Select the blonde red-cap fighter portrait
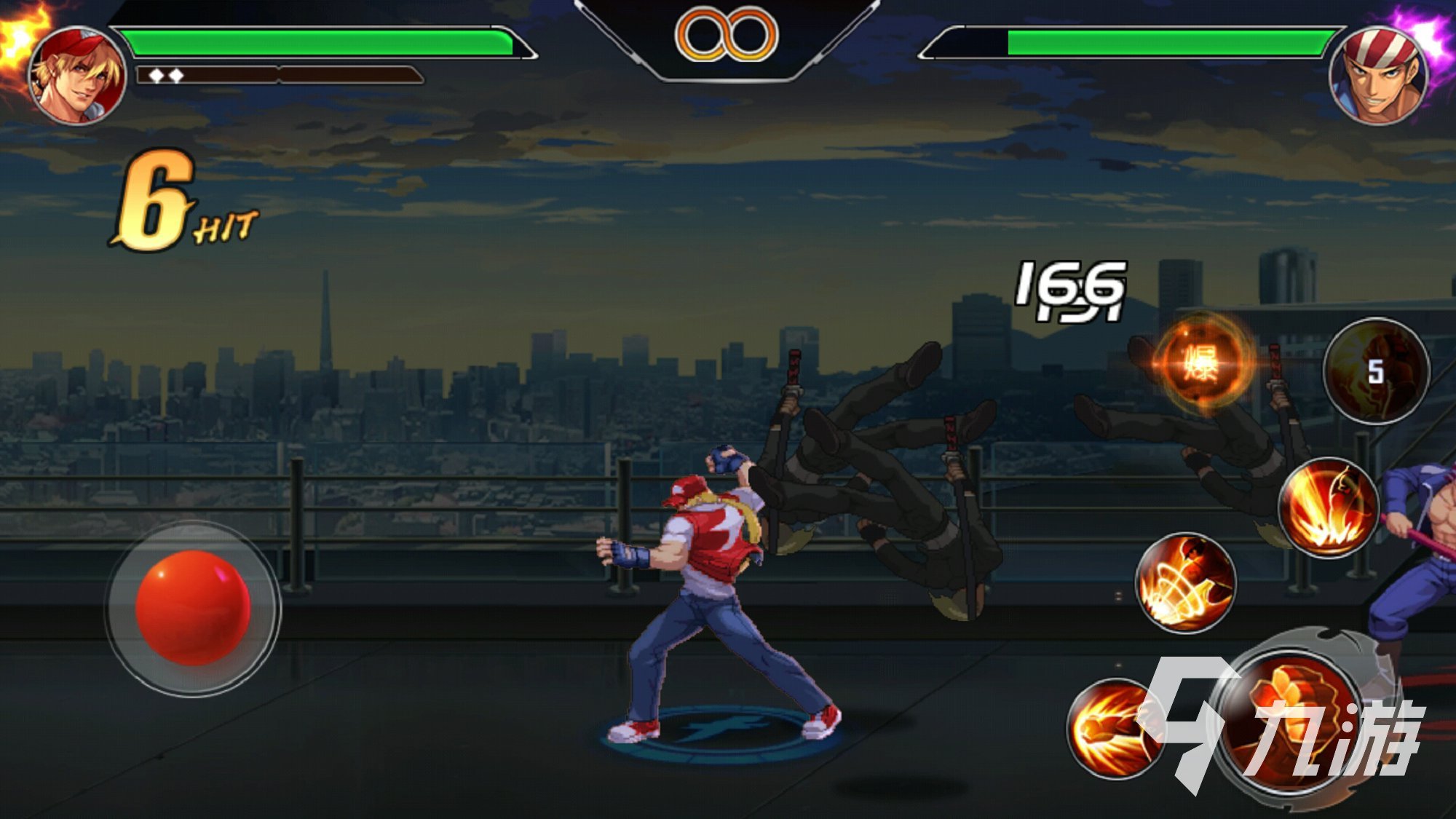Viewport: 1456px width, 819px height. 77,75
